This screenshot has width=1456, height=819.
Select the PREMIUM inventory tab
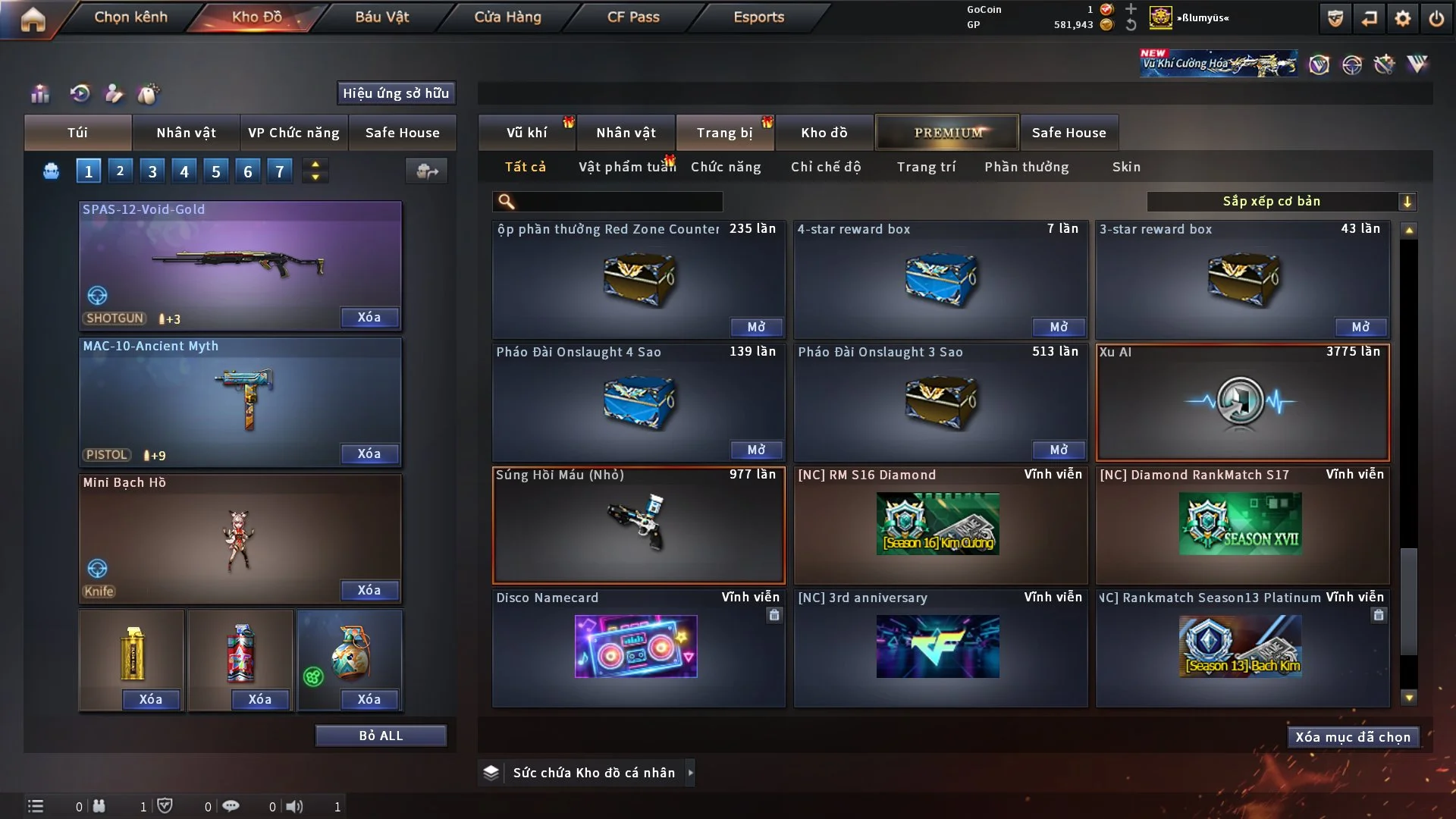[948, 133]
